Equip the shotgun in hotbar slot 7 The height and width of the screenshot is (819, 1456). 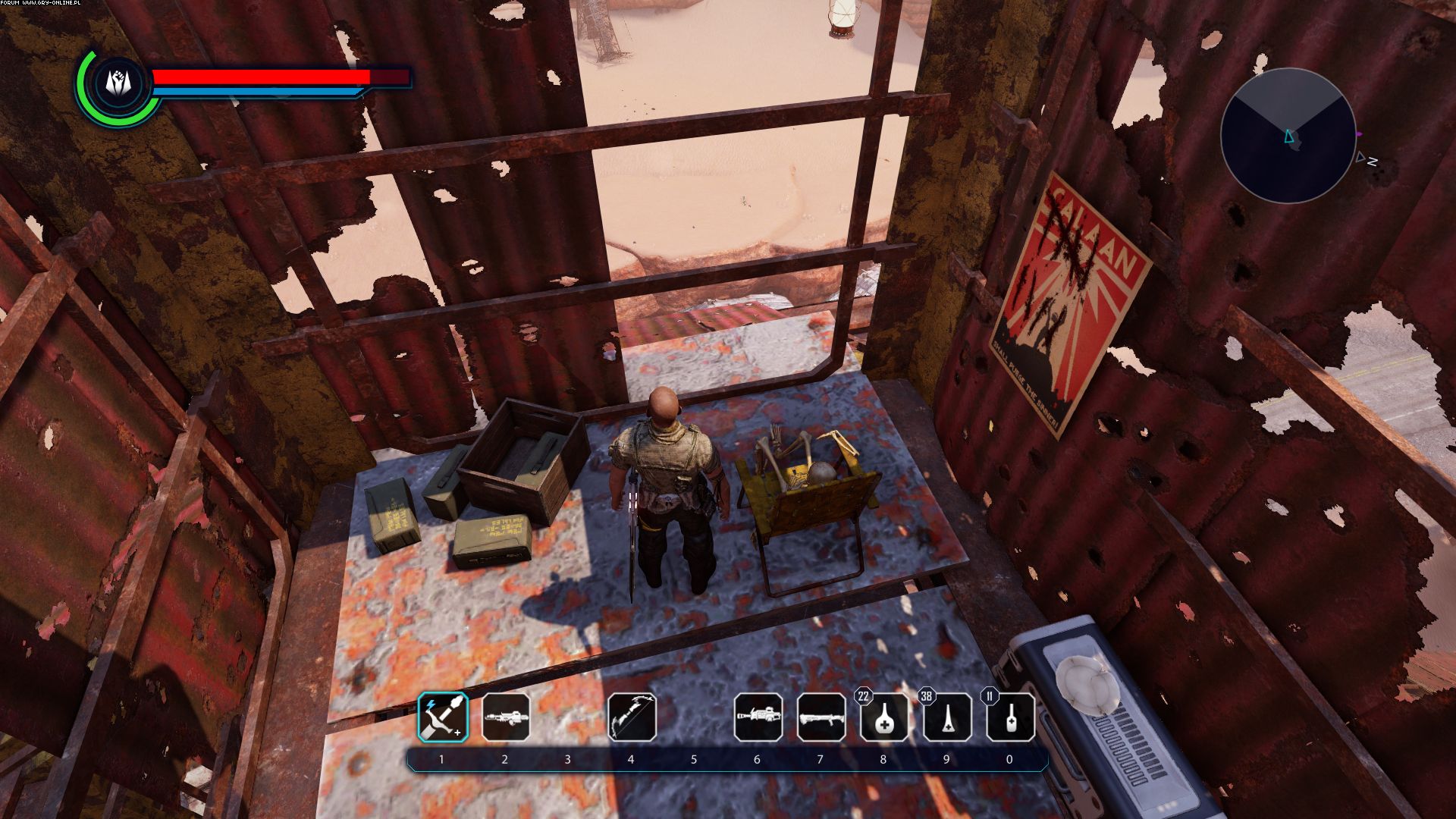(821, 717)
